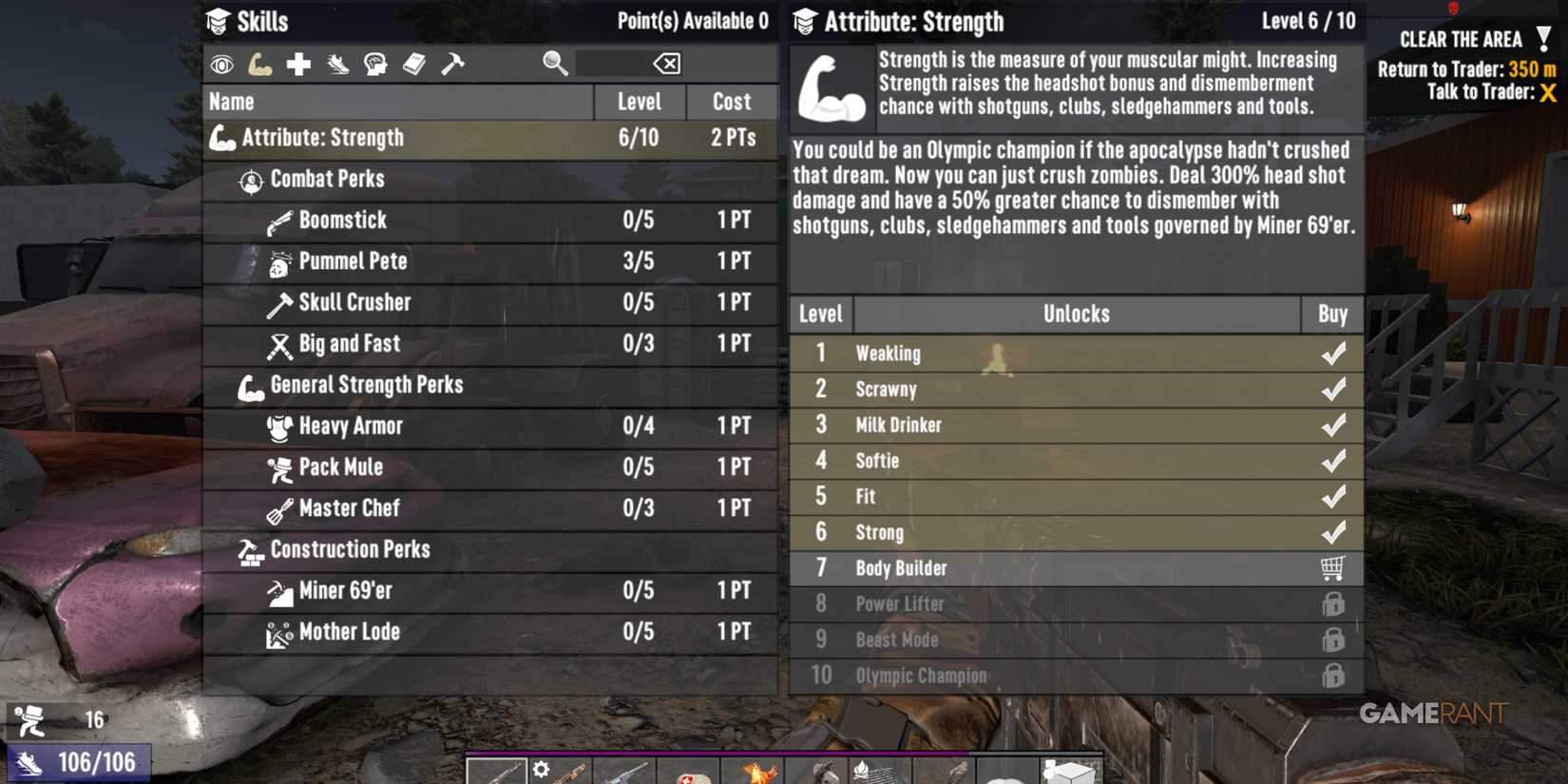Open the Unlocks column header

(x=1075, y=314)
